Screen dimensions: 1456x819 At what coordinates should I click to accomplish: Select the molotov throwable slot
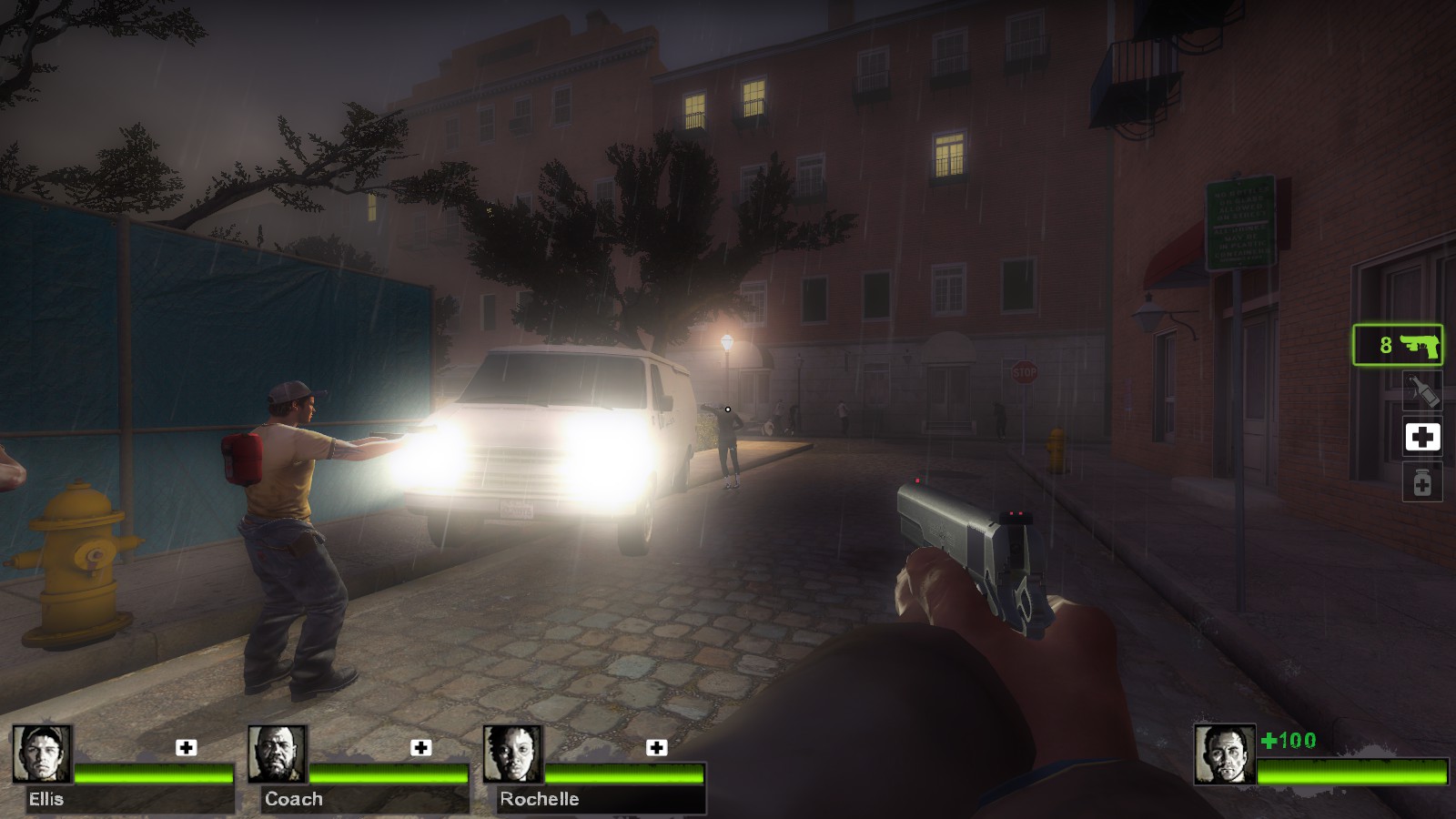1422,391
